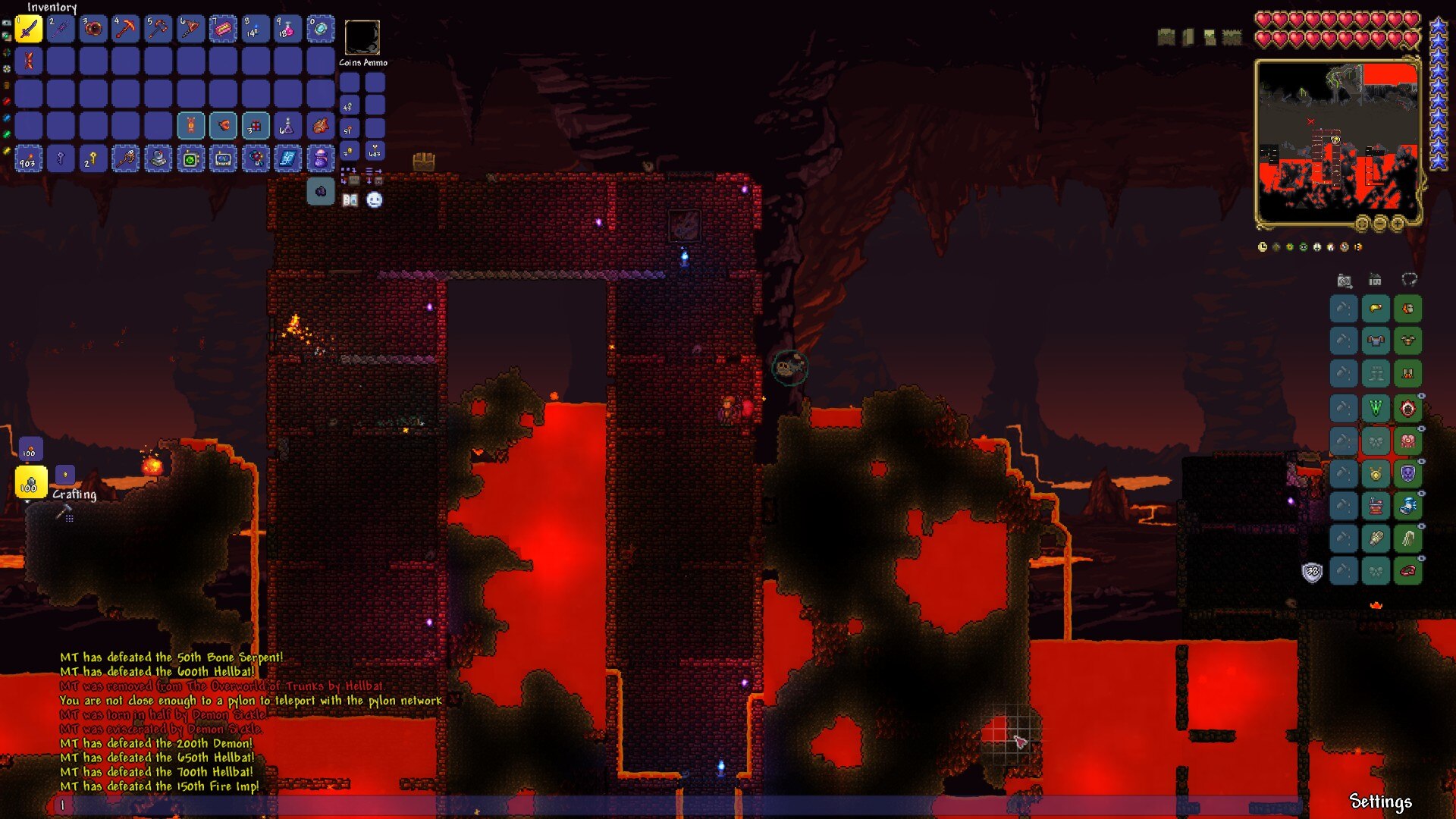This screenshot has height=819, width=1456.
Task: Select the hammer in hotbar slot 5
Action: coord(158,29)
